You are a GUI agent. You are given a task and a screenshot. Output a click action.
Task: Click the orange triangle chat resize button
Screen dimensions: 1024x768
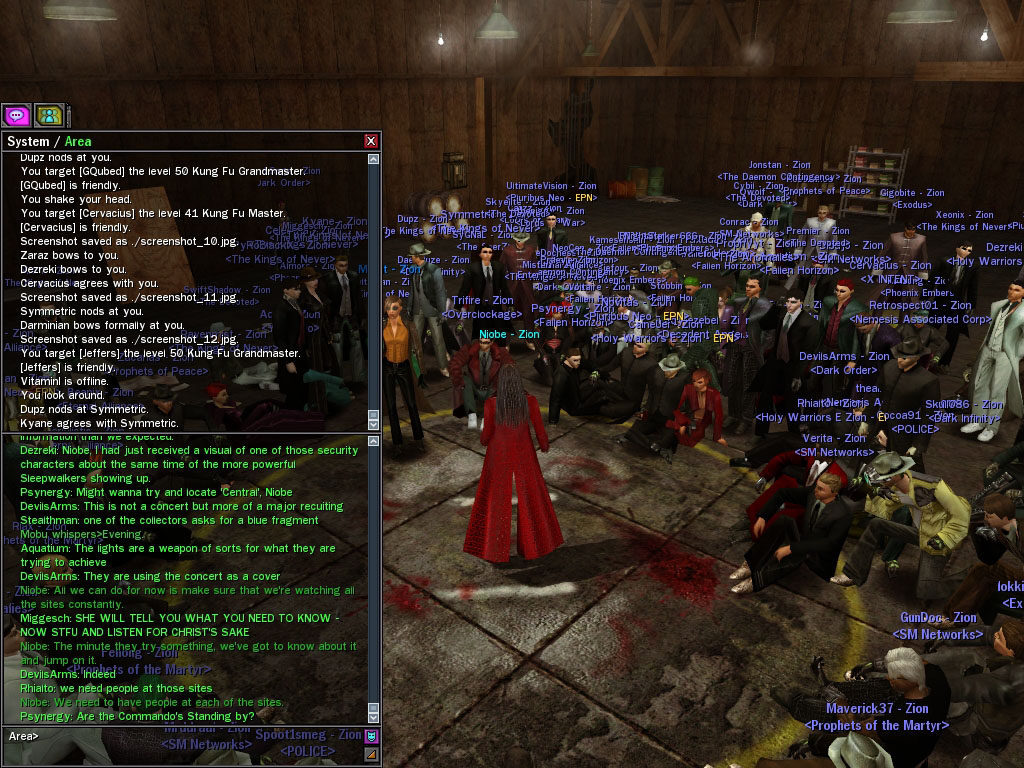(371, 754)
